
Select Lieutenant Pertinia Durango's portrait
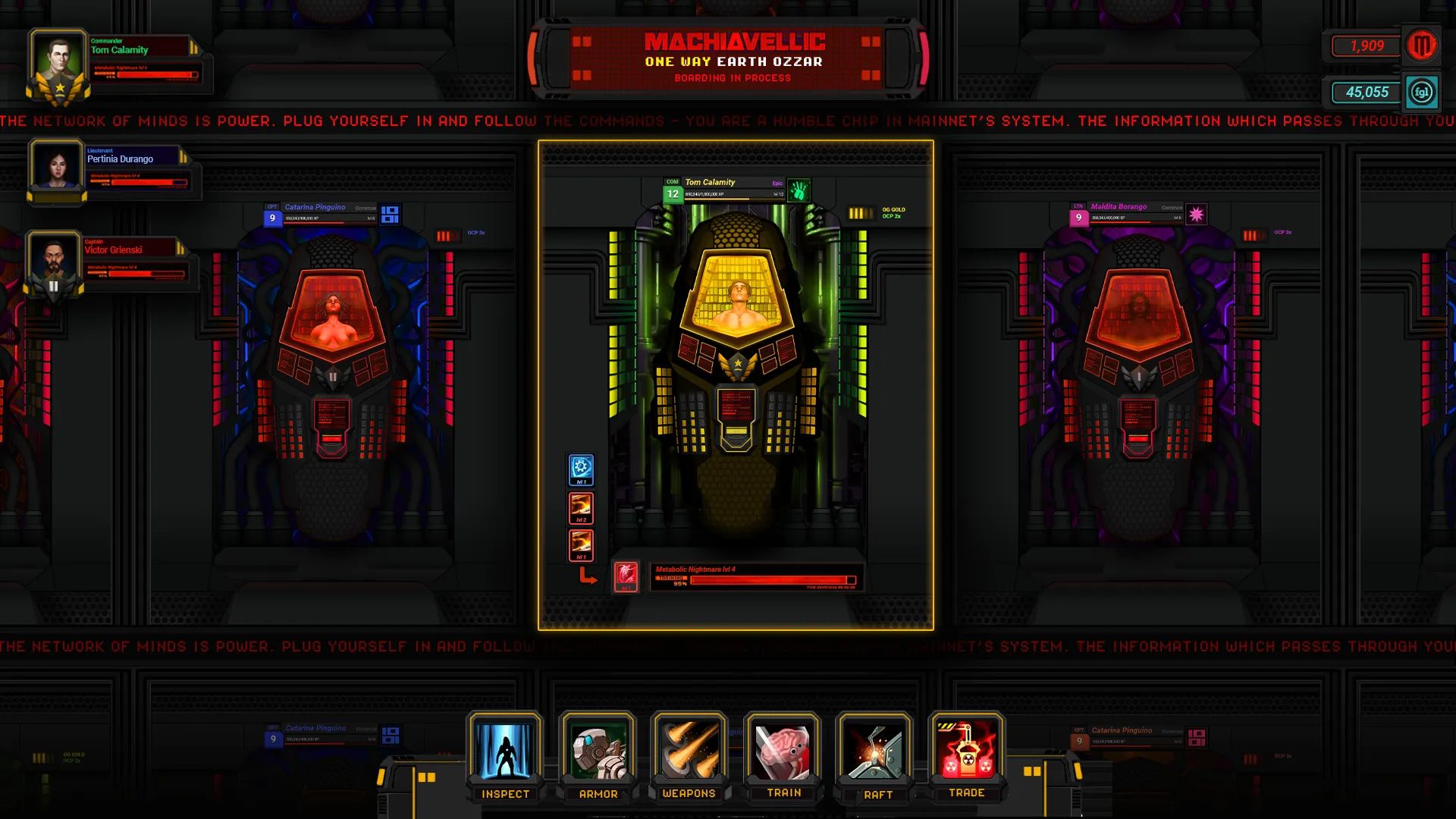click(56, 167)
